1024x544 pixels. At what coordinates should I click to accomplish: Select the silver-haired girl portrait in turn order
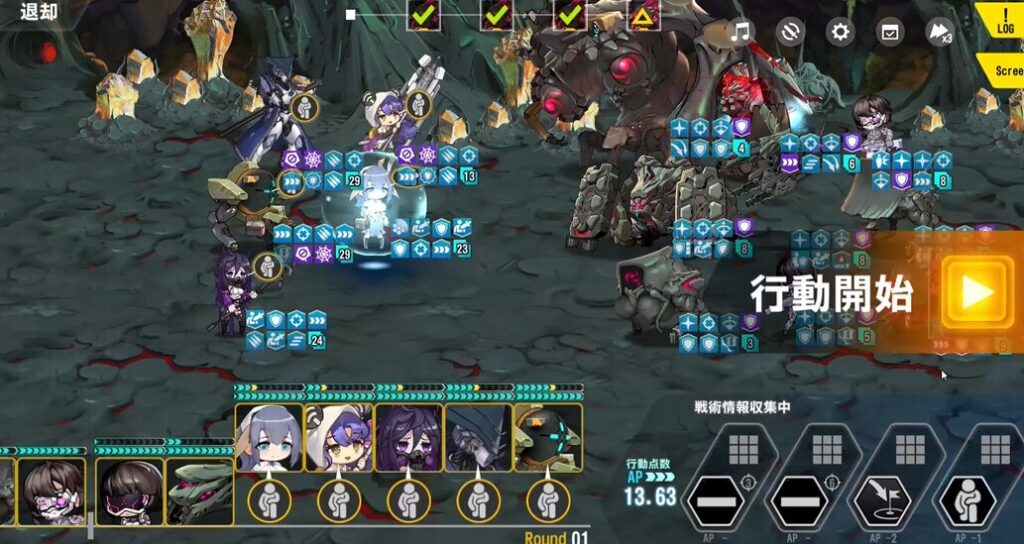coord(268,438)
